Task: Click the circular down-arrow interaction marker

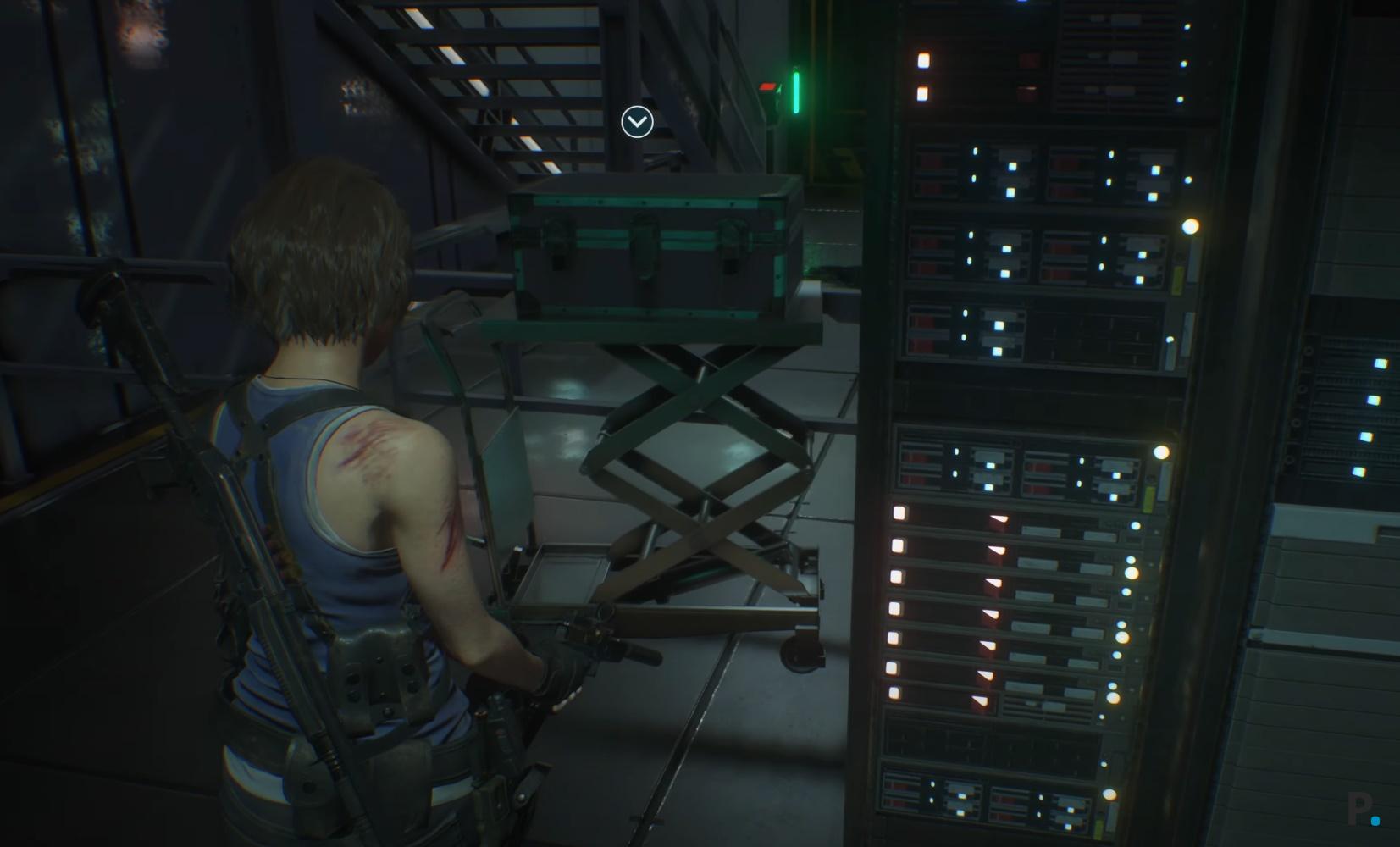Action: (x=637, y=122)
